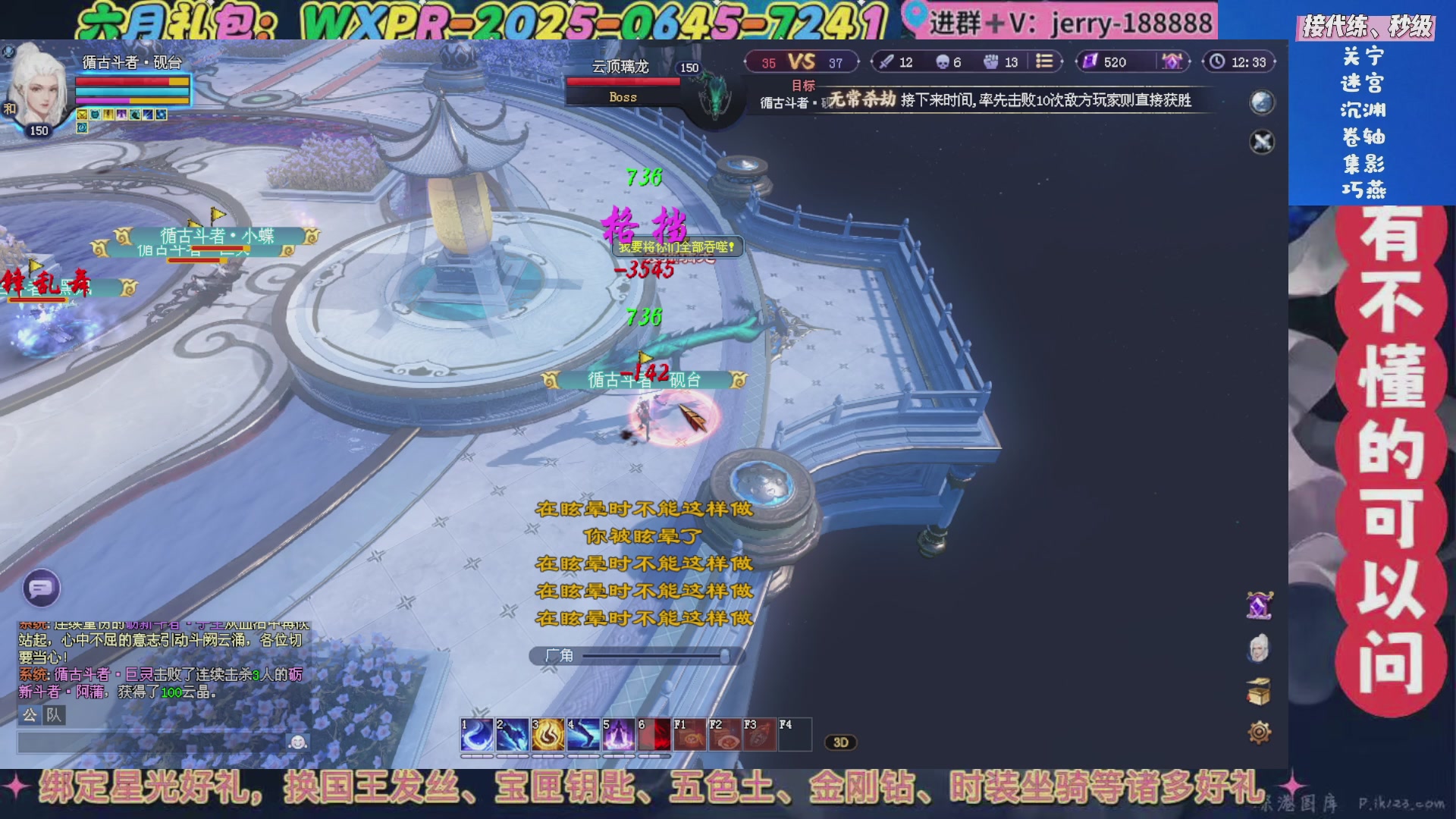1456x819 pixels.
Task: Click the skull deaths icon in top bar
Action: (943, 63)
